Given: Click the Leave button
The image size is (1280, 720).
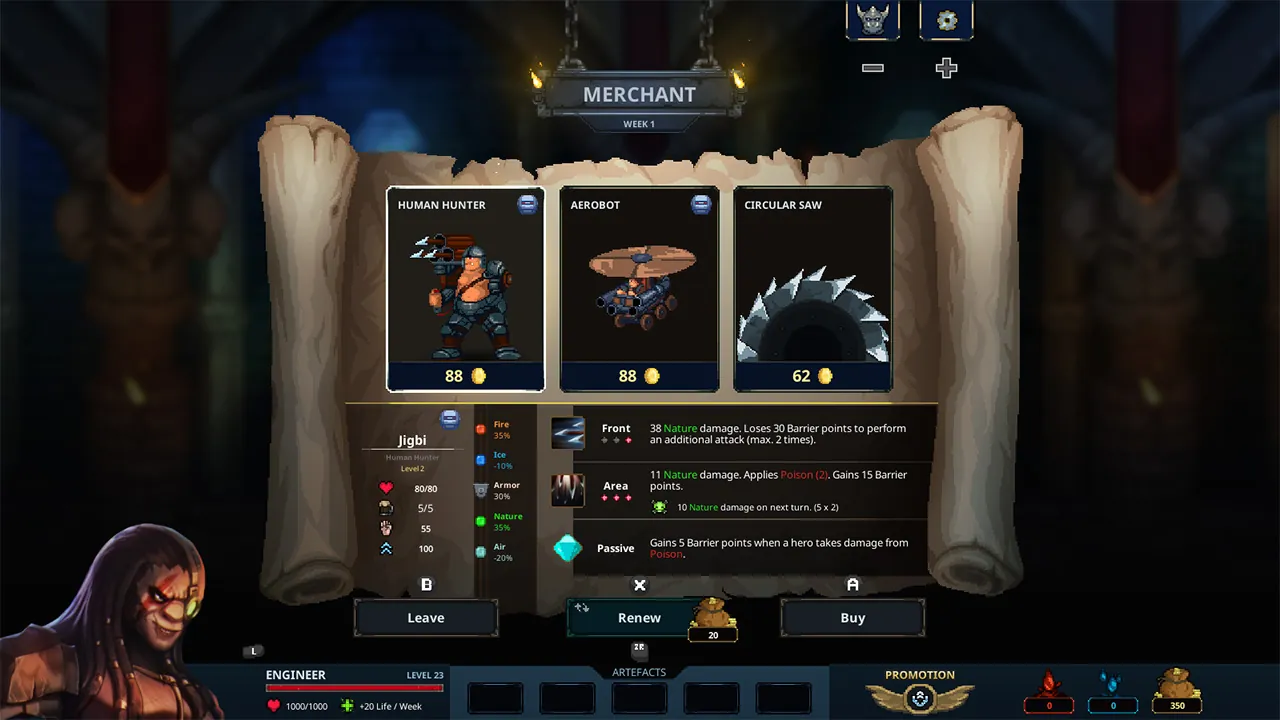Looking at the screenshot, I should 426,617.
